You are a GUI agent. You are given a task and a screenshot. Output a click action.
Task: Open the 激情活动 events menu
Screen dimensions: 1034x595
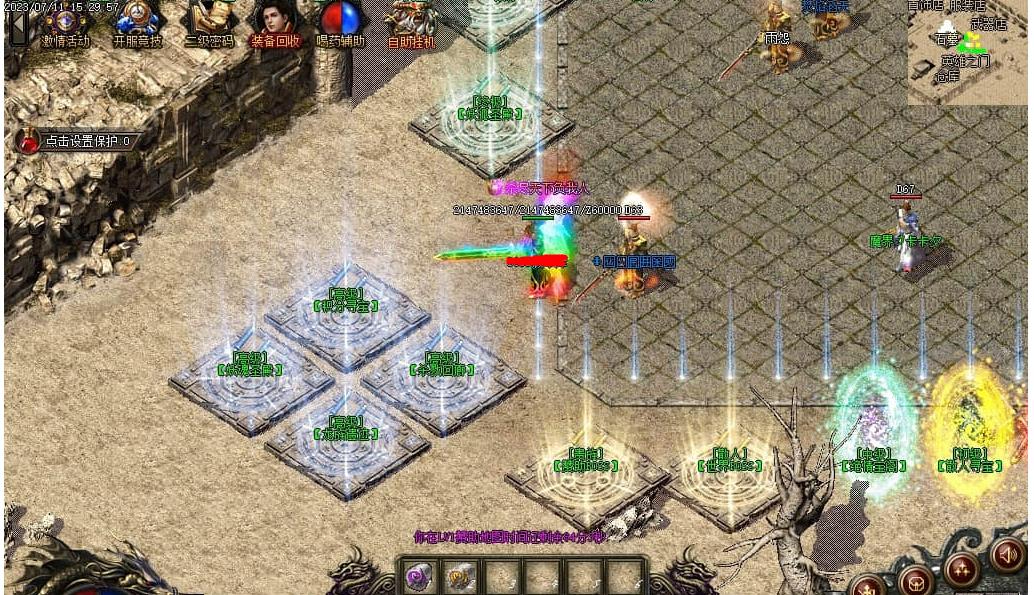(x=66, y=22)
